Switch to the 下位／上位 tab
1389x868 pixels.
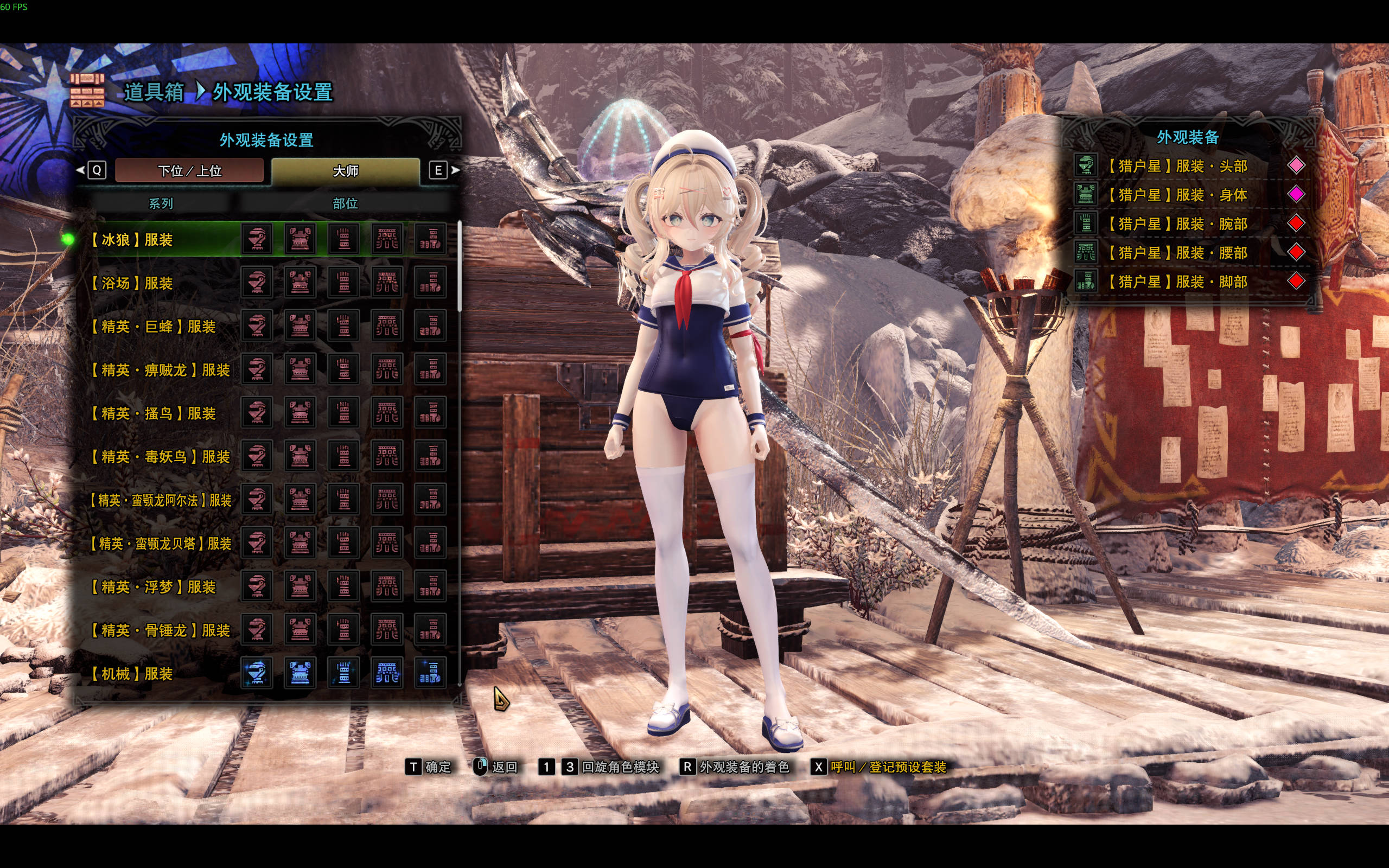[x=189, y=170]
